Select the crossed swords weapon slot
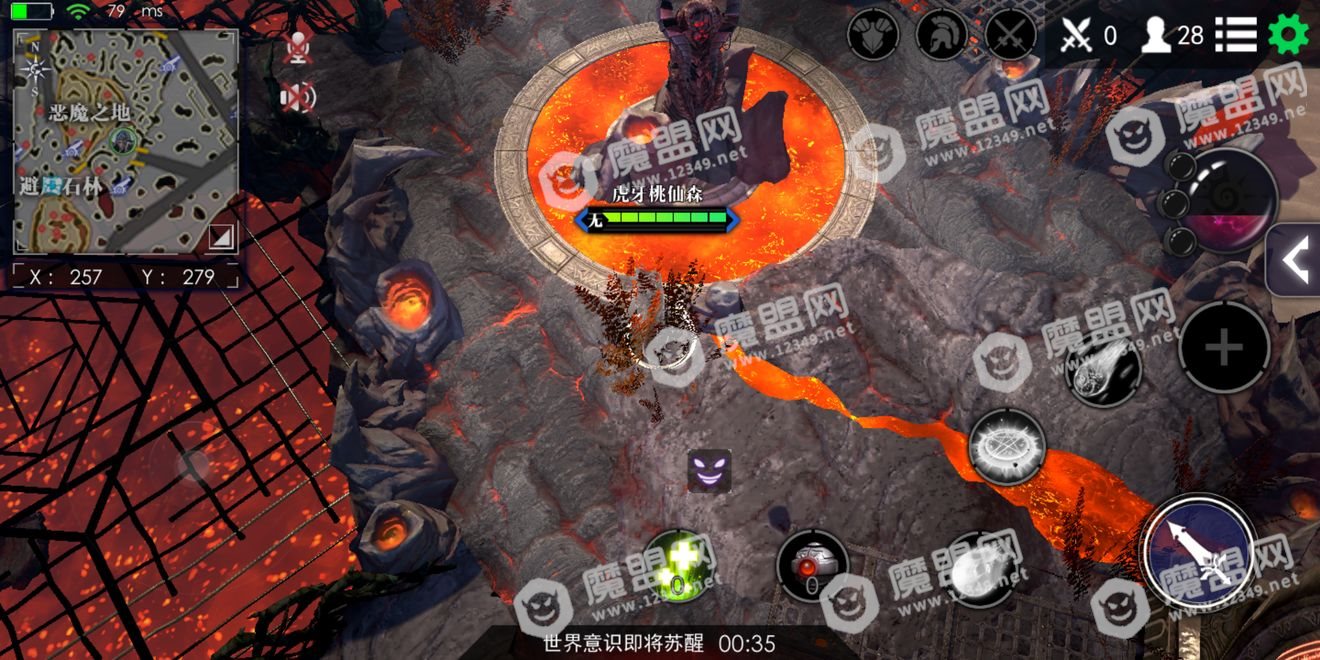Screen dimensions: 1320x660 (1011, 36)
